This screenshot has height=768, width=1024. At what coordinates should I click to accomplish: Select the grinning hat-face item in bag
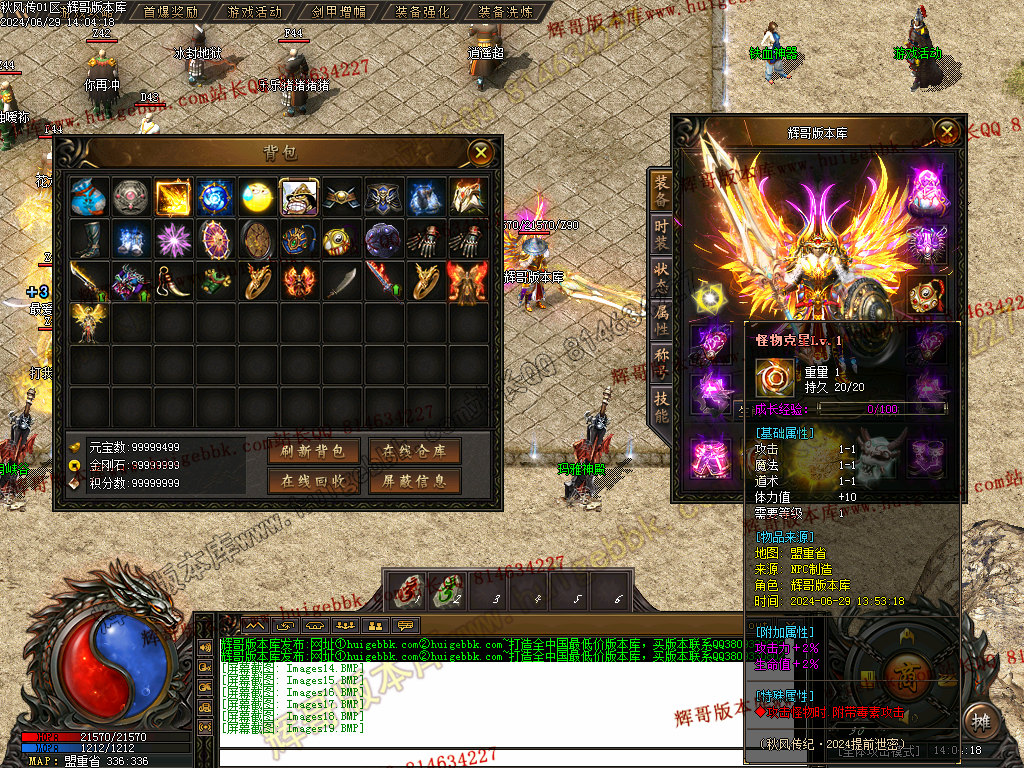pos(299,197)
